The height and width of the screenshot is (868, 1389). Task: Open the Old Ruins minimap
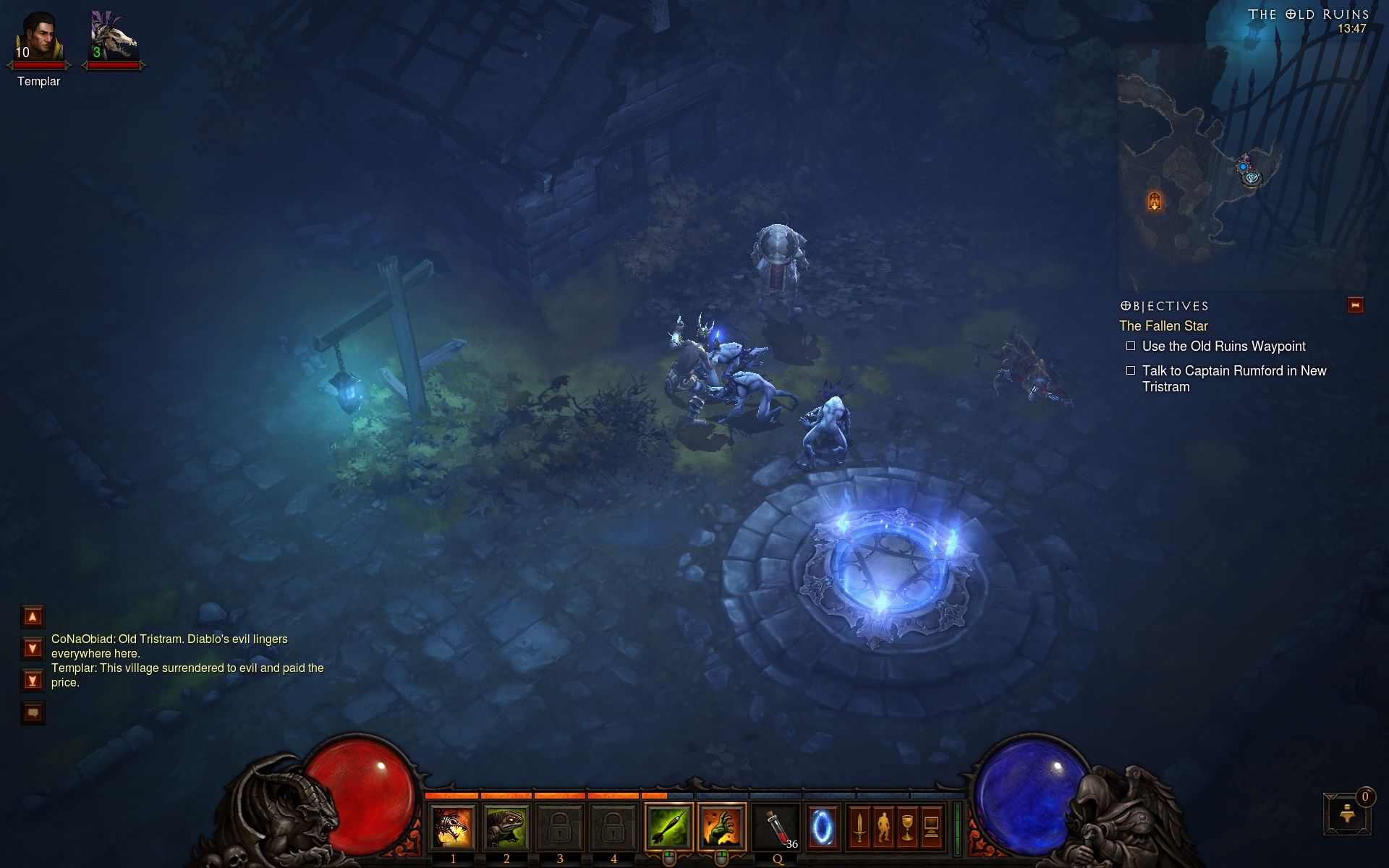pyautogui.click(x=1241, y=166)
